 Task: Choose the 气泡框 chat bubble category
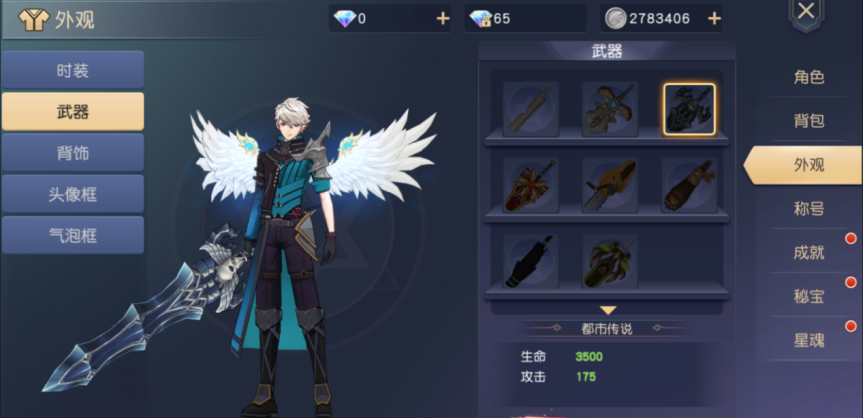(x=72, y=235)
